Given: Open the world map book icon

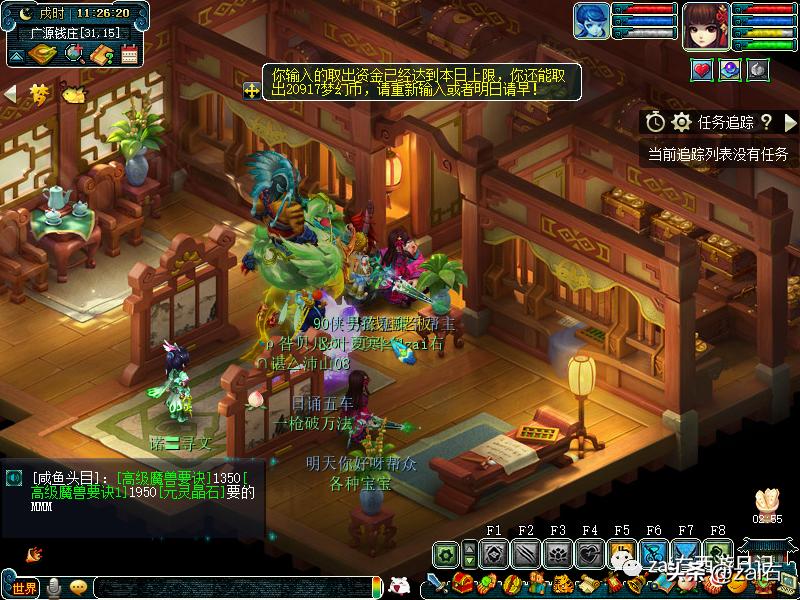Looking at the screenshot, I should click(43, 54).
